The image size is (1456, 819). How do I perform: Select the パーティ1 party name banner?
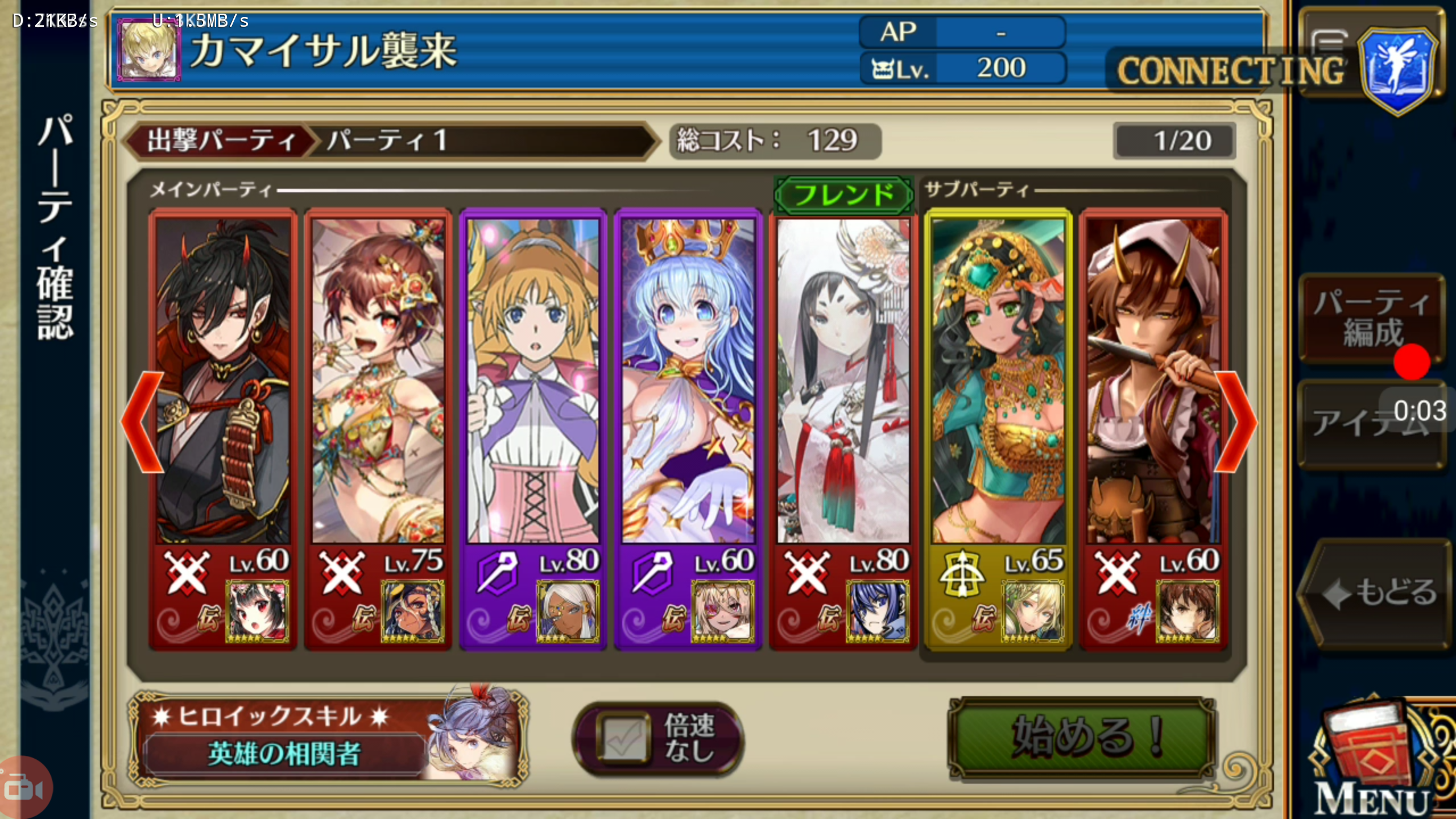(483, 140)
